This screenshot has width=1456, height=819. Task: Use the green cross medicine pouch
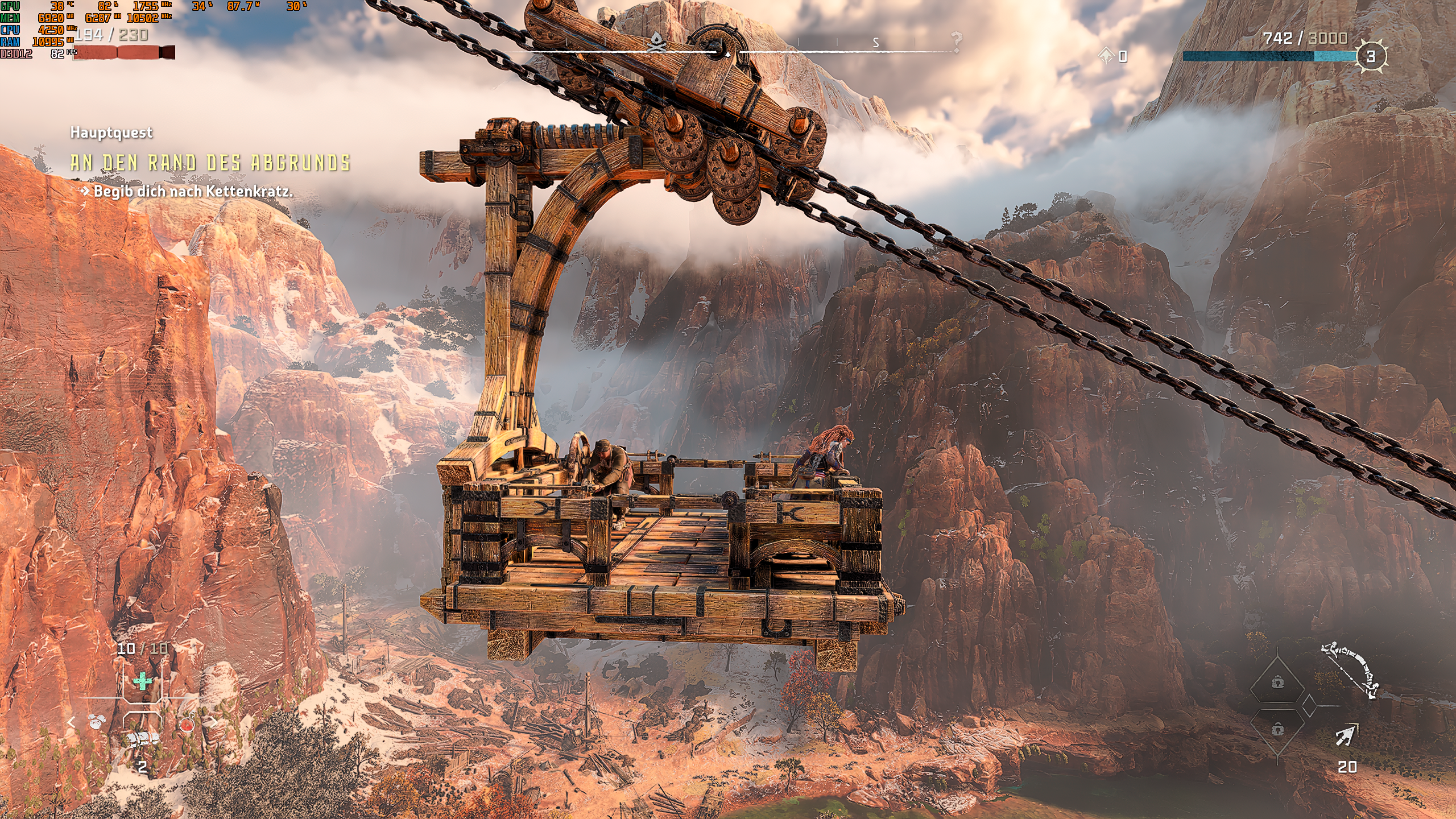142,681
